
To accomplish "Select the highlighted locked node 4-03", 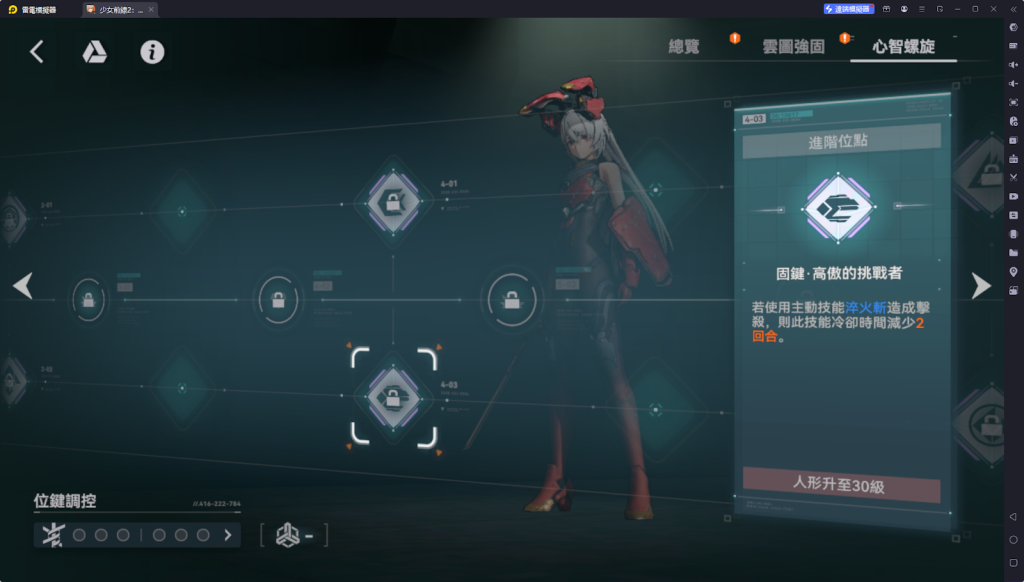I will [x=394, y=398].
